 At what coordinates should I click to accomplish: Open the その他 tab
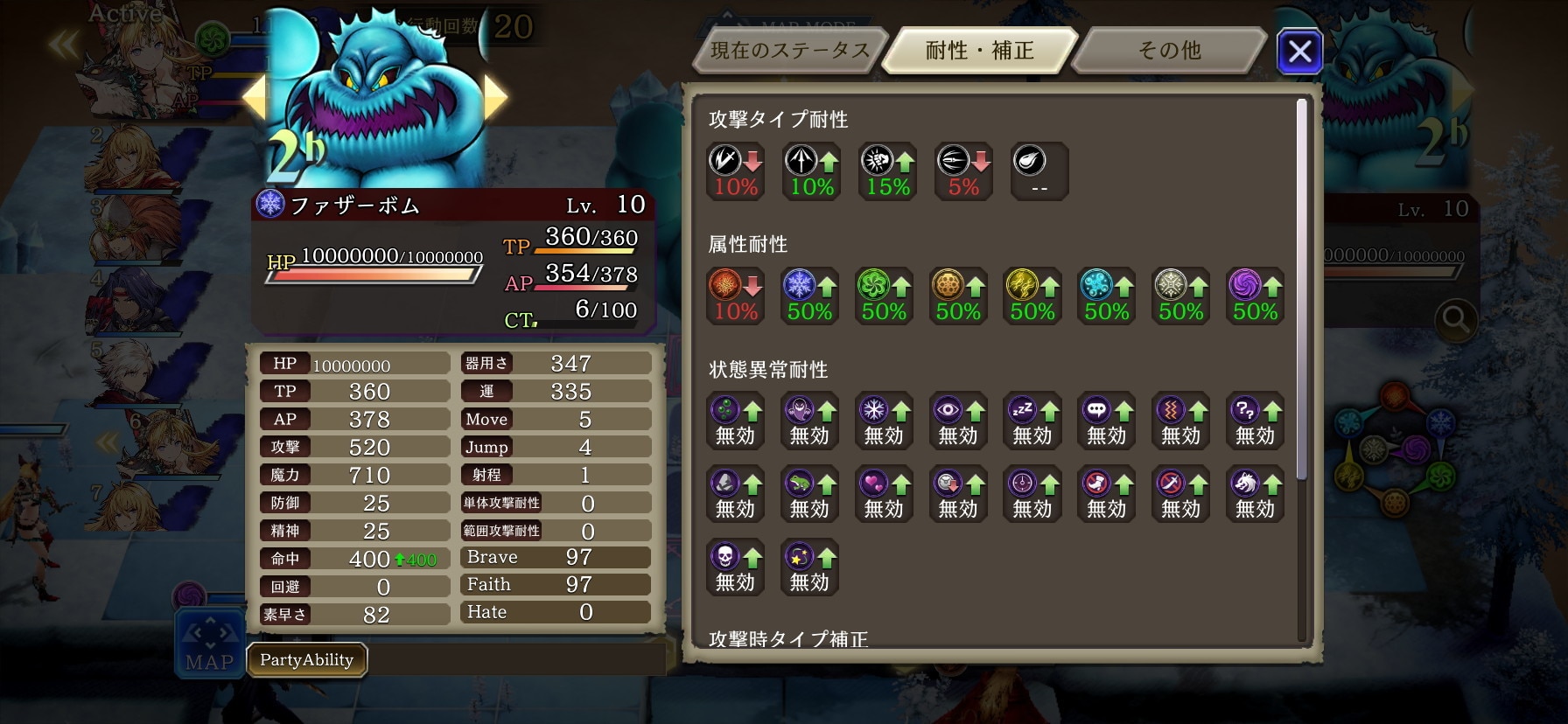pyautogui.click(x=1169, y=51)
